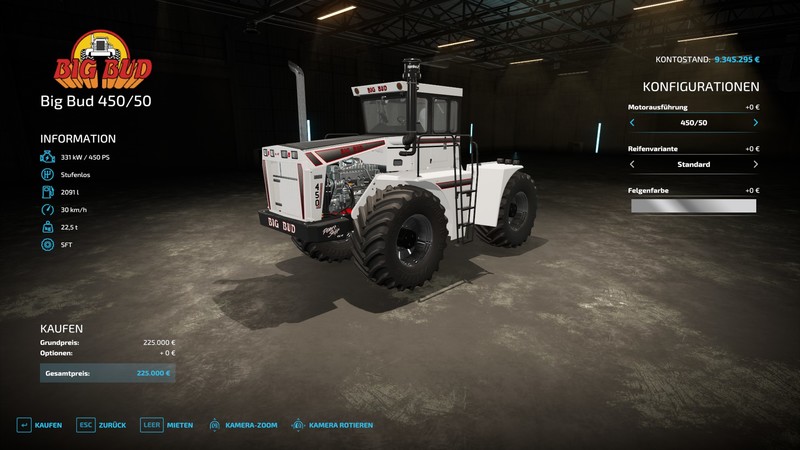Choose Mieten to lease the tractor

[x=167, y=425]
